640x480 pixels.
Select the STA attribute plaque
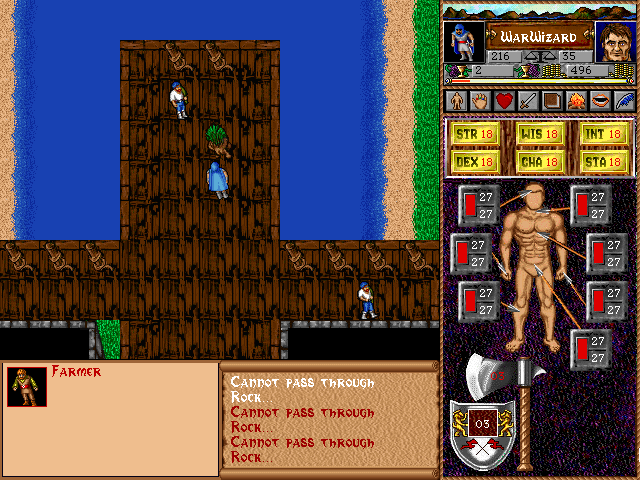tap(604, 161)
